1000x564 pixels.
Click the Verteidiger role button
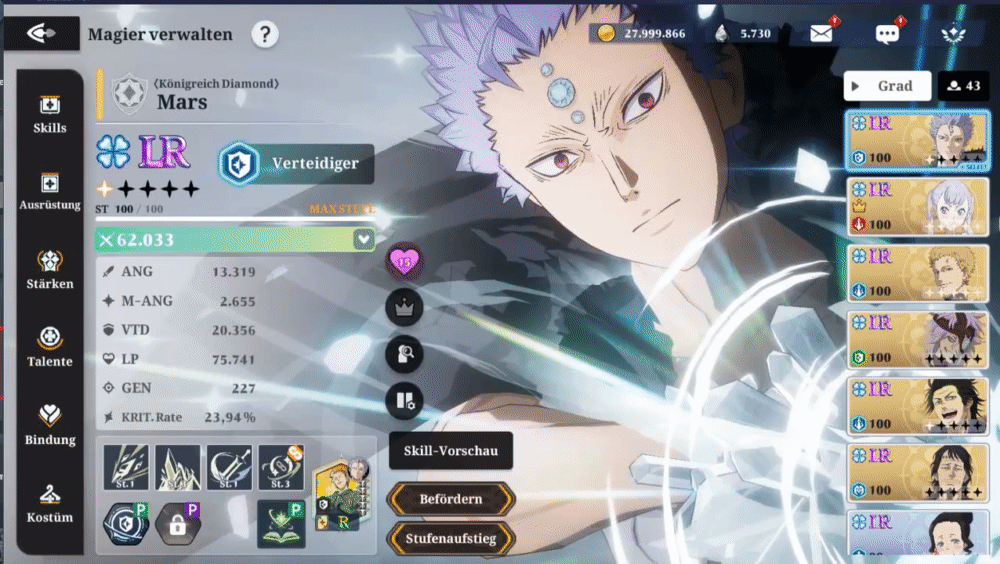pos(296,164)
